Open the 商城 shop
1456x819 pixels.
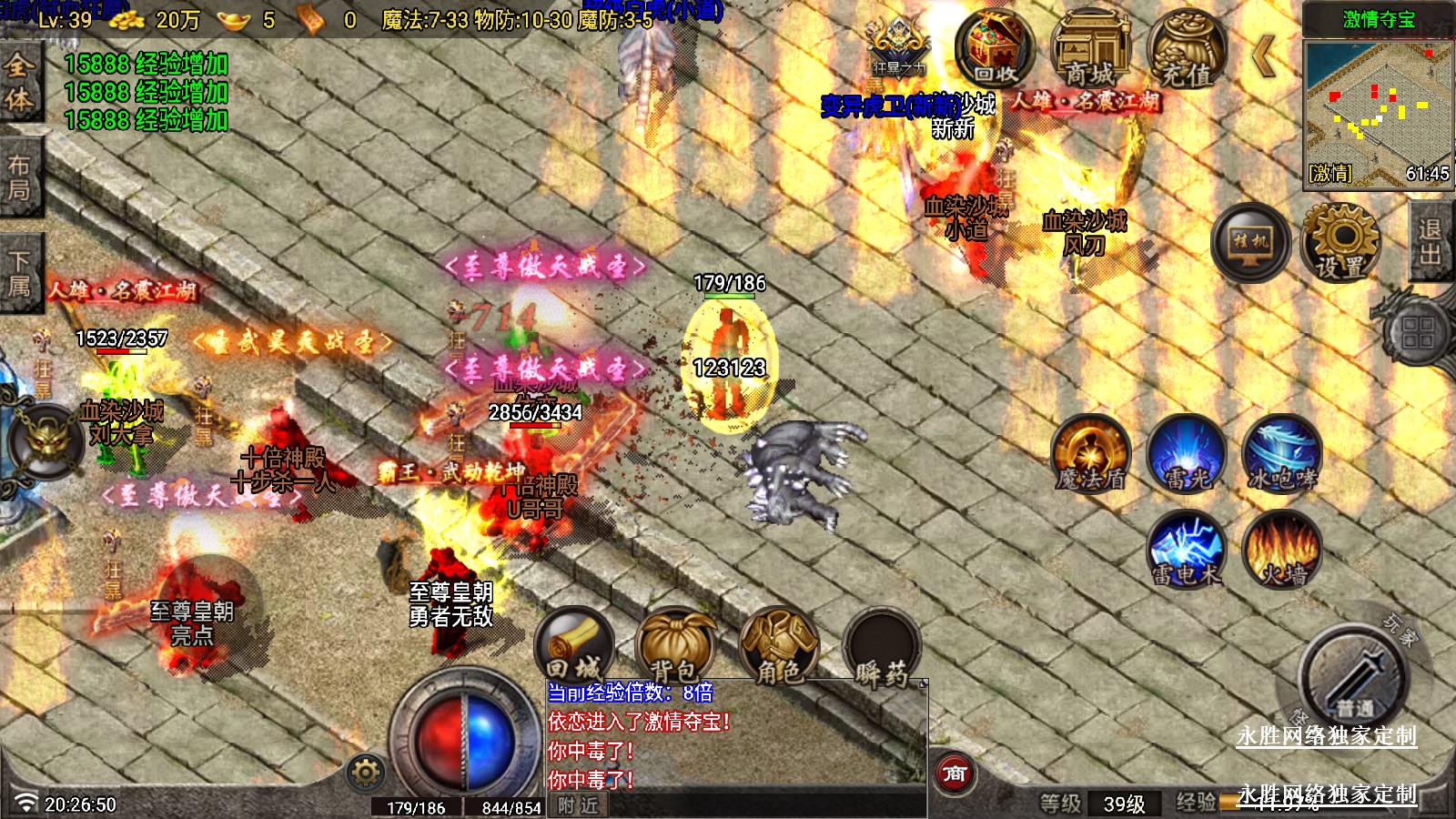pos(1090,49)
